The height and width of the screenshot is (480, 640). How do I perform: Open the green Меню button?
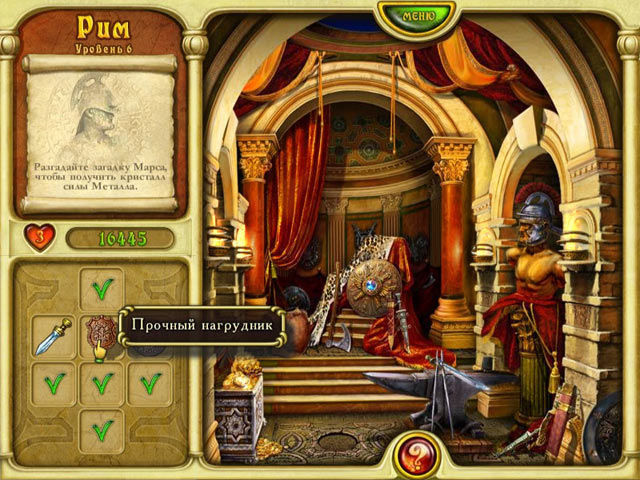point(416,16)
